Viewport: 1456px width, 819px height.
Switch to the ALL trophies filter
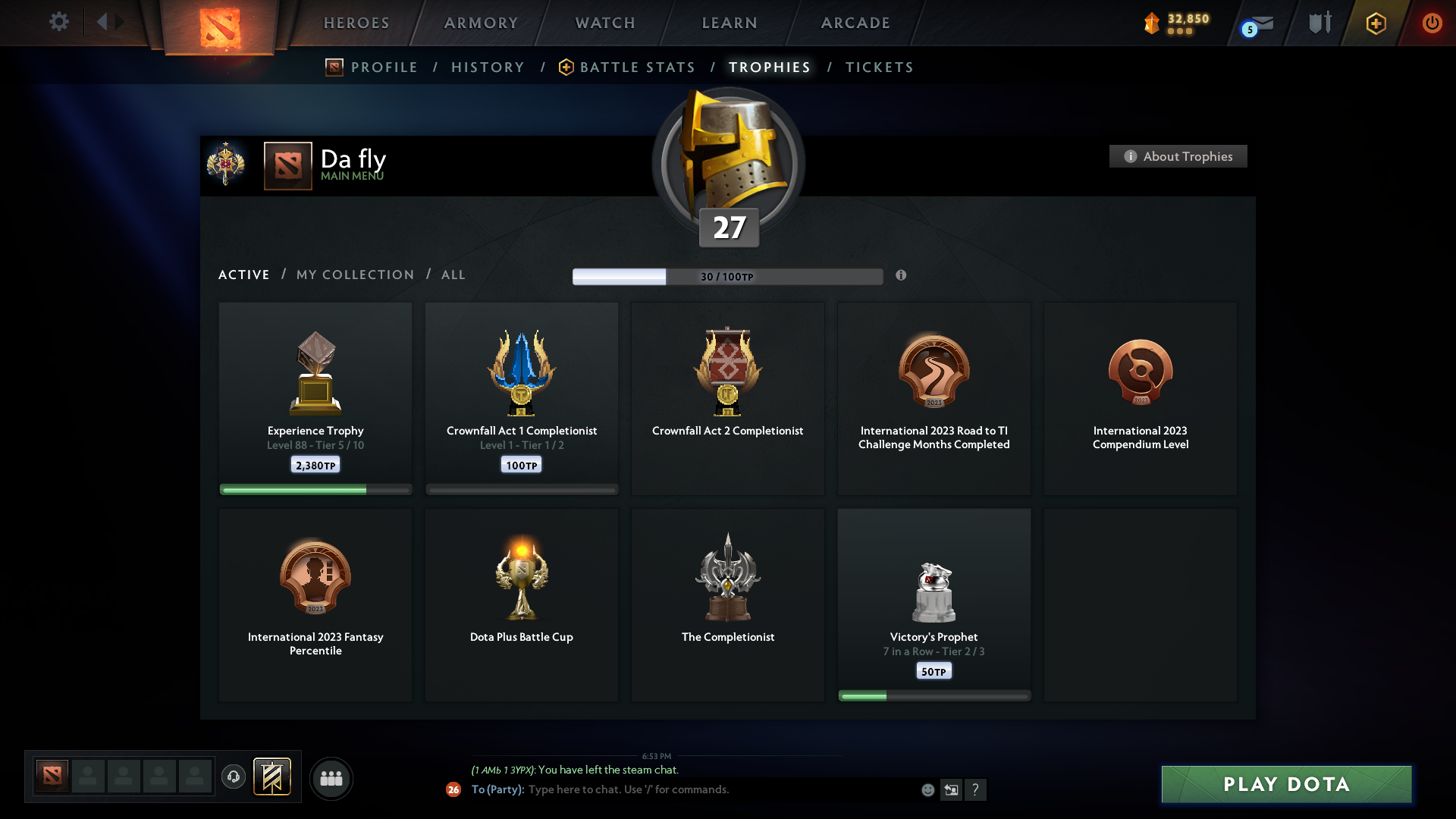(x=453, y=275)
